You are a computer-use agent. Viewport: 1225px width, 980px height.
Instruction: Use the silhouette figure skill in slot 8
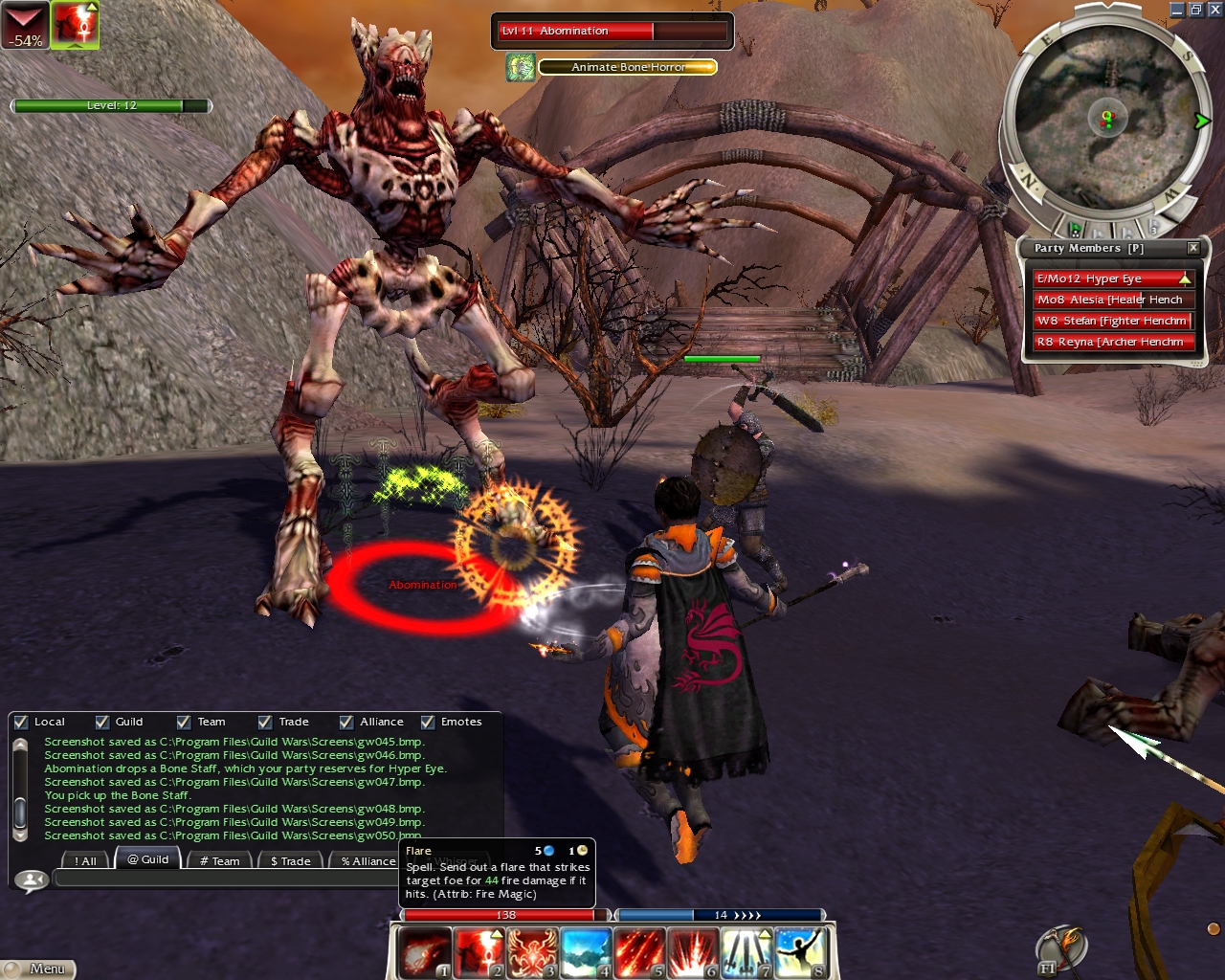tap(801, 952)
